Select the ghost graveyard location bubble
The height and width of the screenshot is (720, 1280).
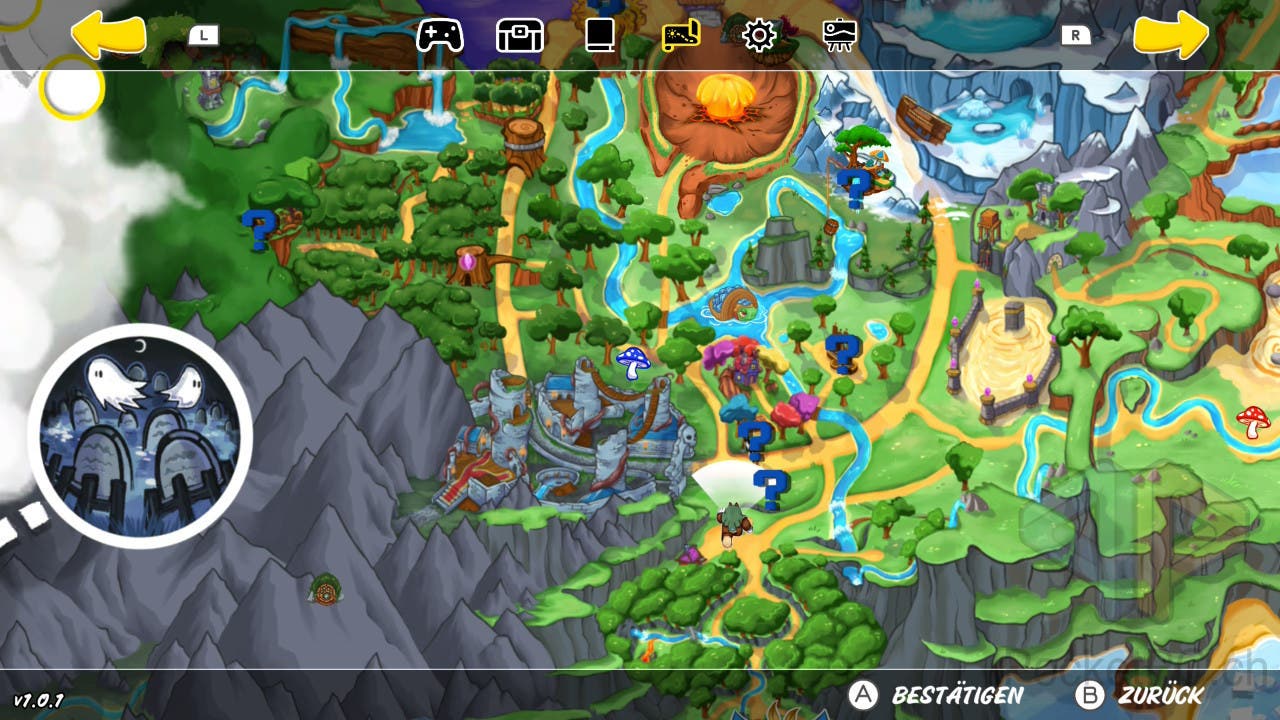tap(140, 436)
